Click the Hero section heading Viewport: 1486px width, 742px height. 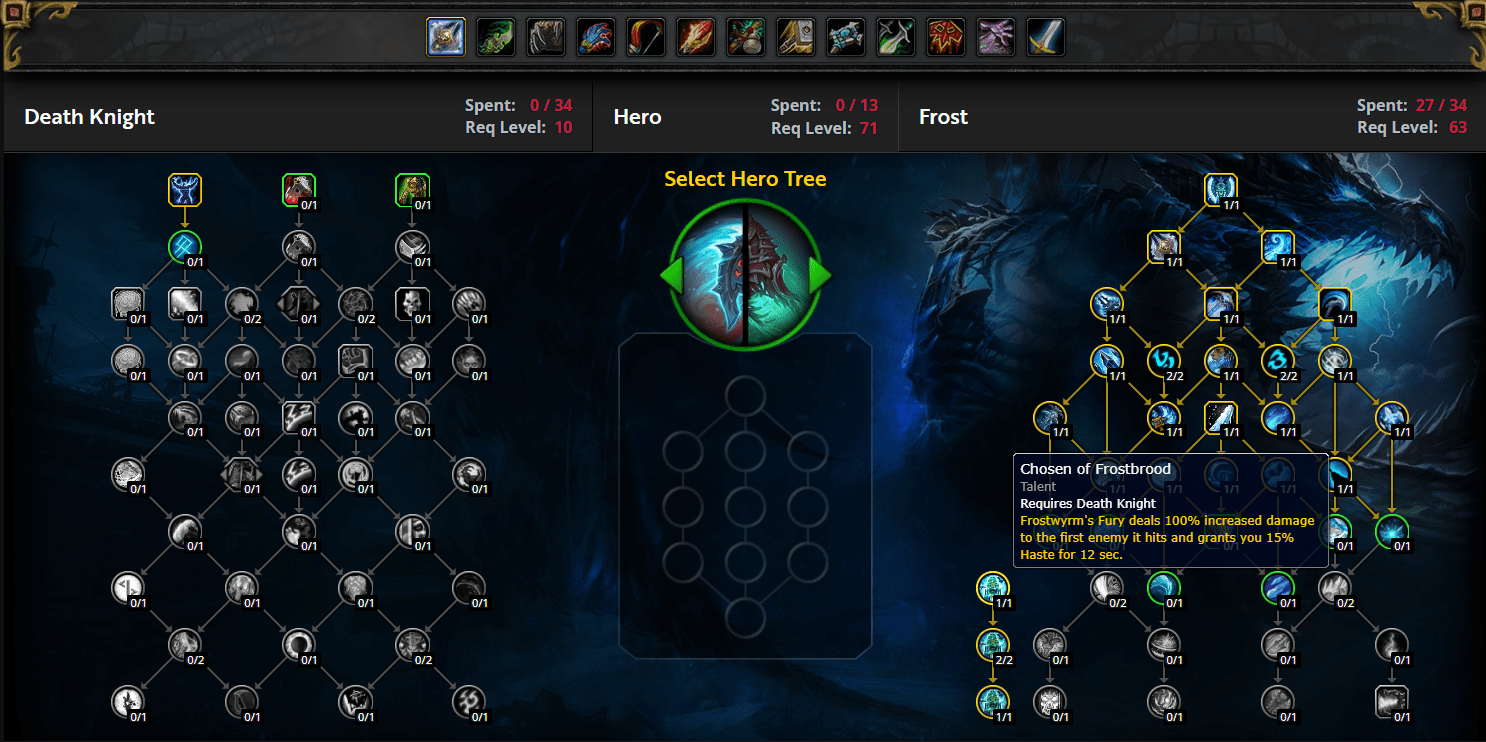(637, 116)
